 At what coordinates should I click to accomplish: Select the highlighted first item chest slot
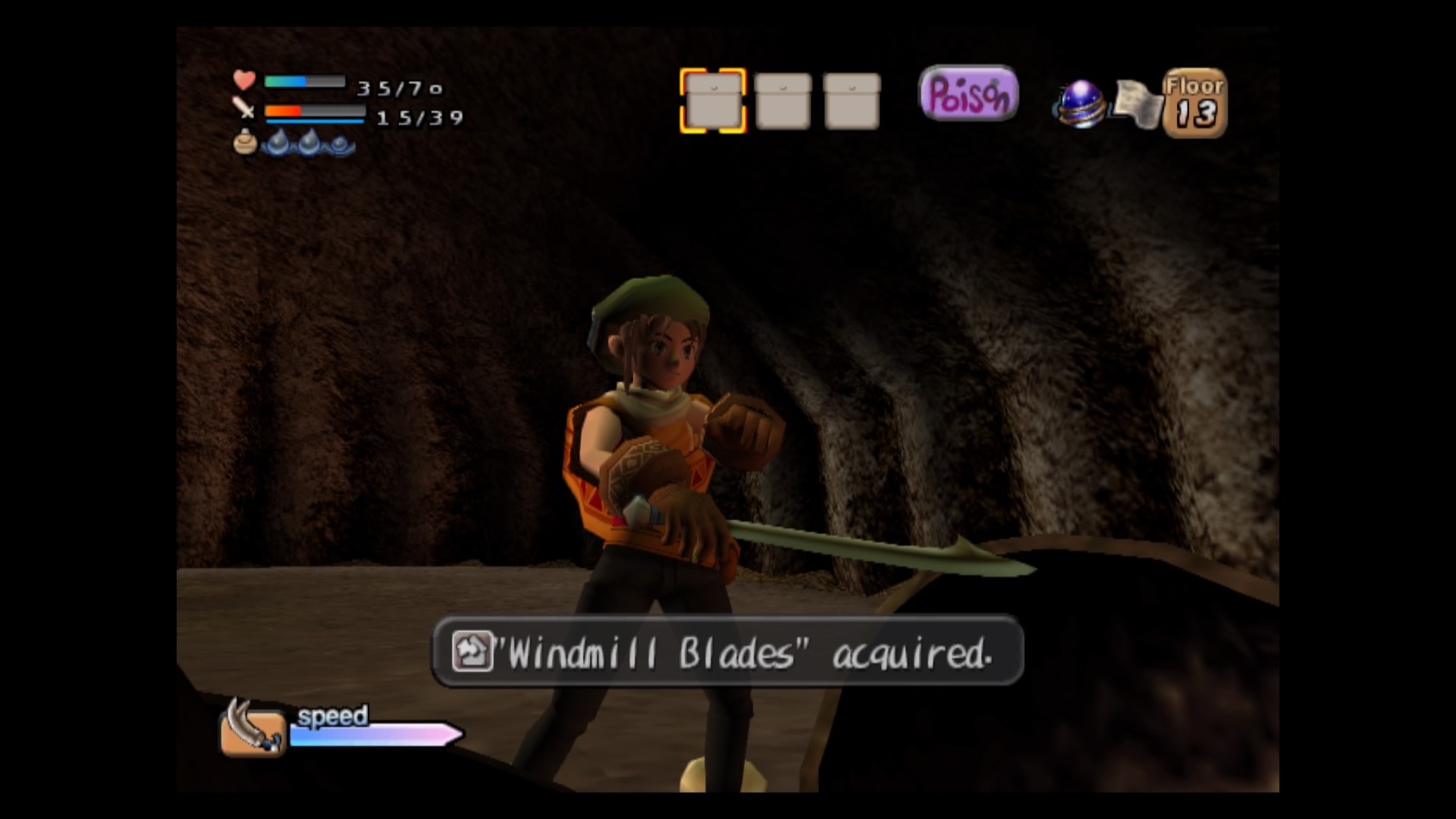click(712, 101)
